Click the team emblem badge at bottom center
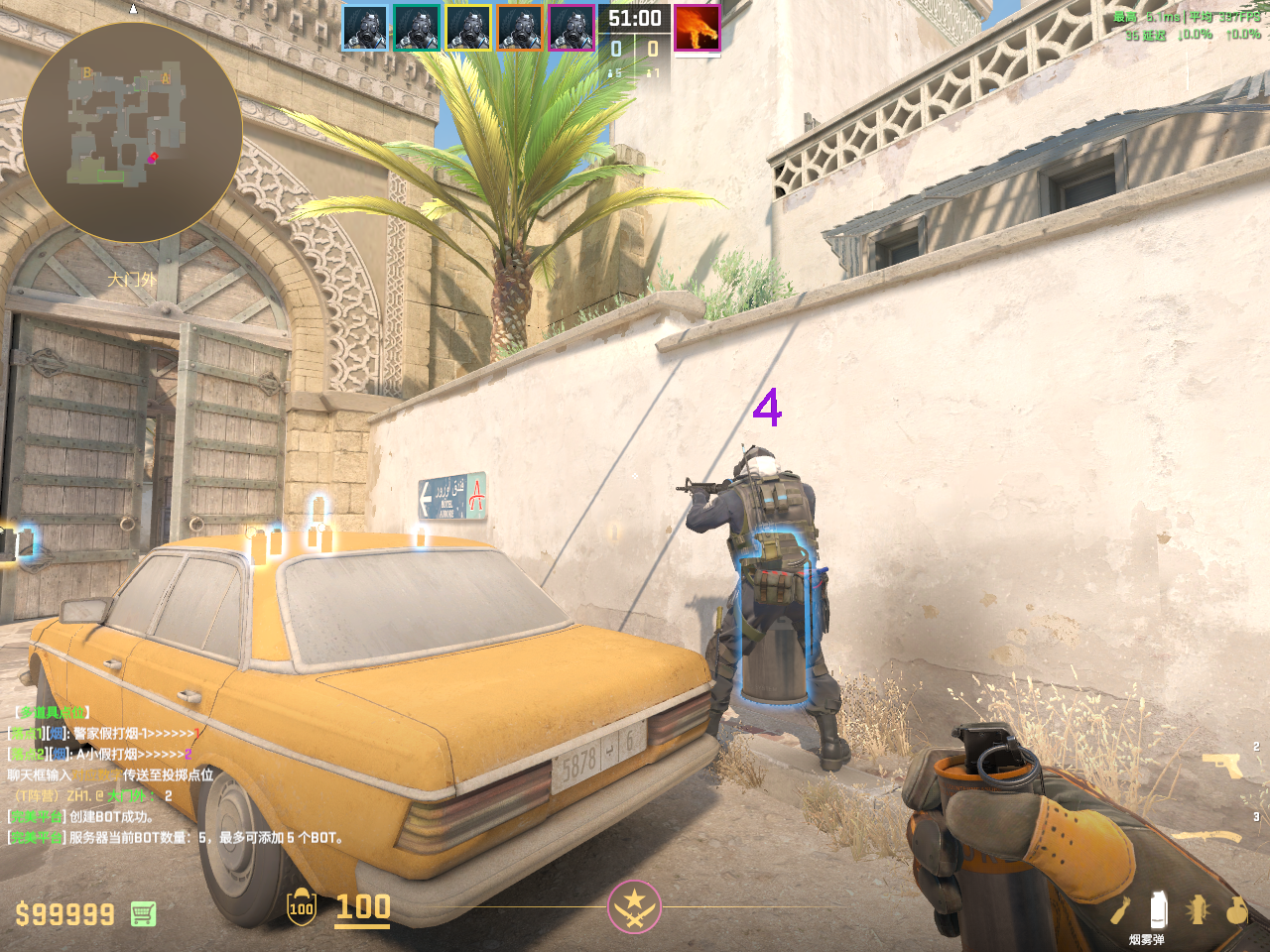 634,906
